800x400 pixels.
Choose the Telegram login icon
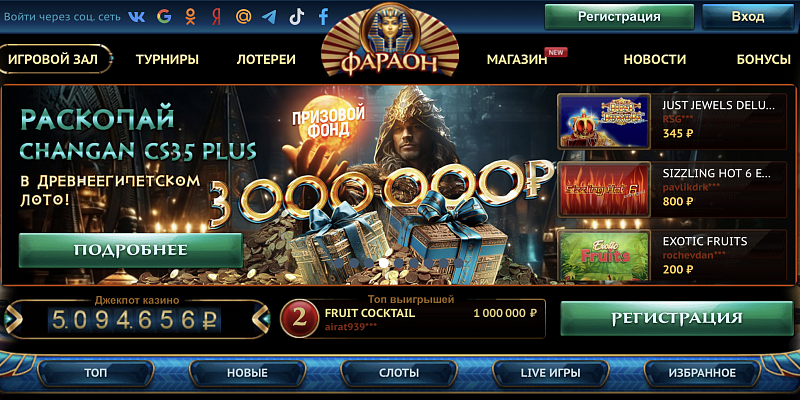coord(269,17)
